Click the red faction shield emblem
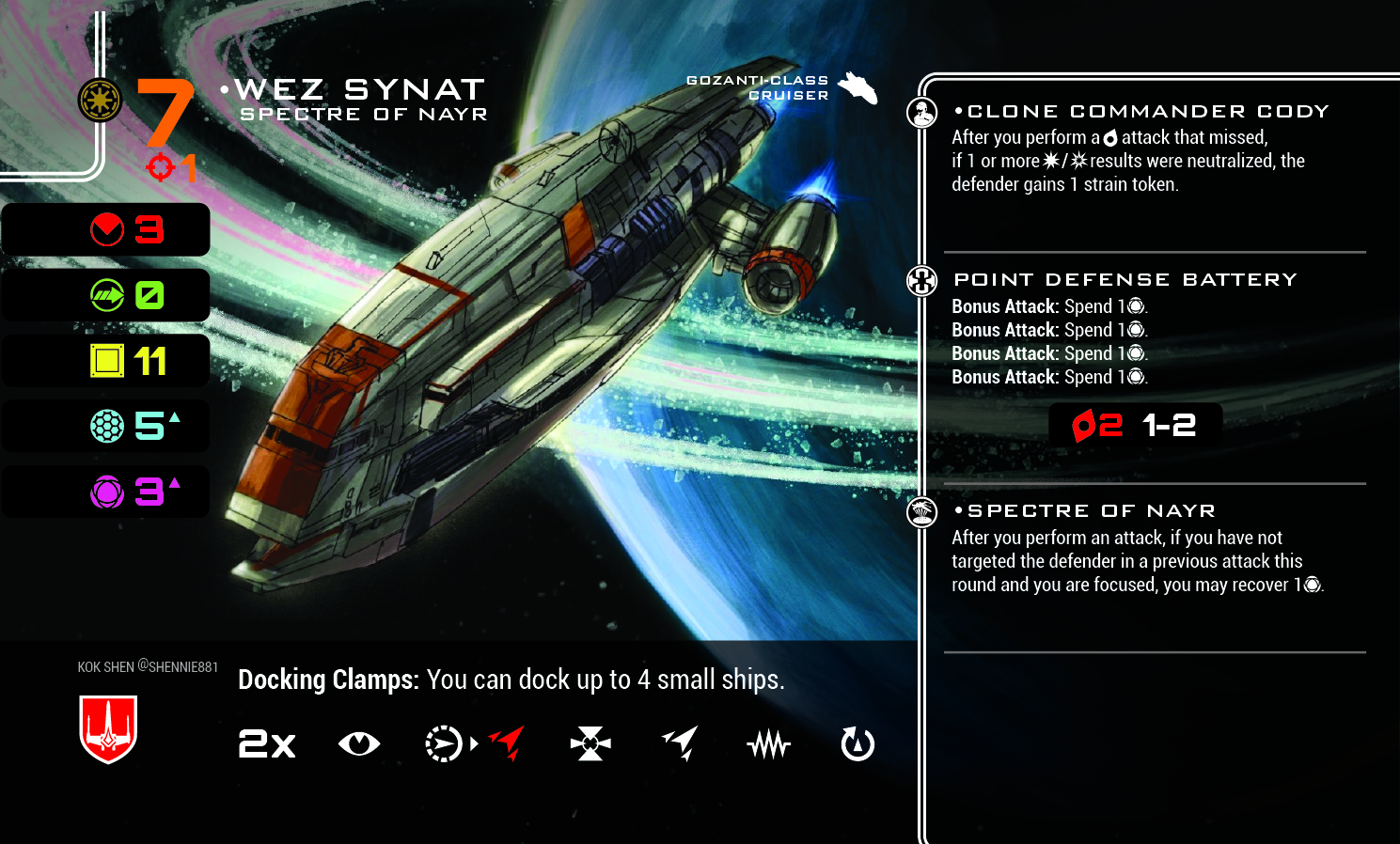 [x=108, y=728]
